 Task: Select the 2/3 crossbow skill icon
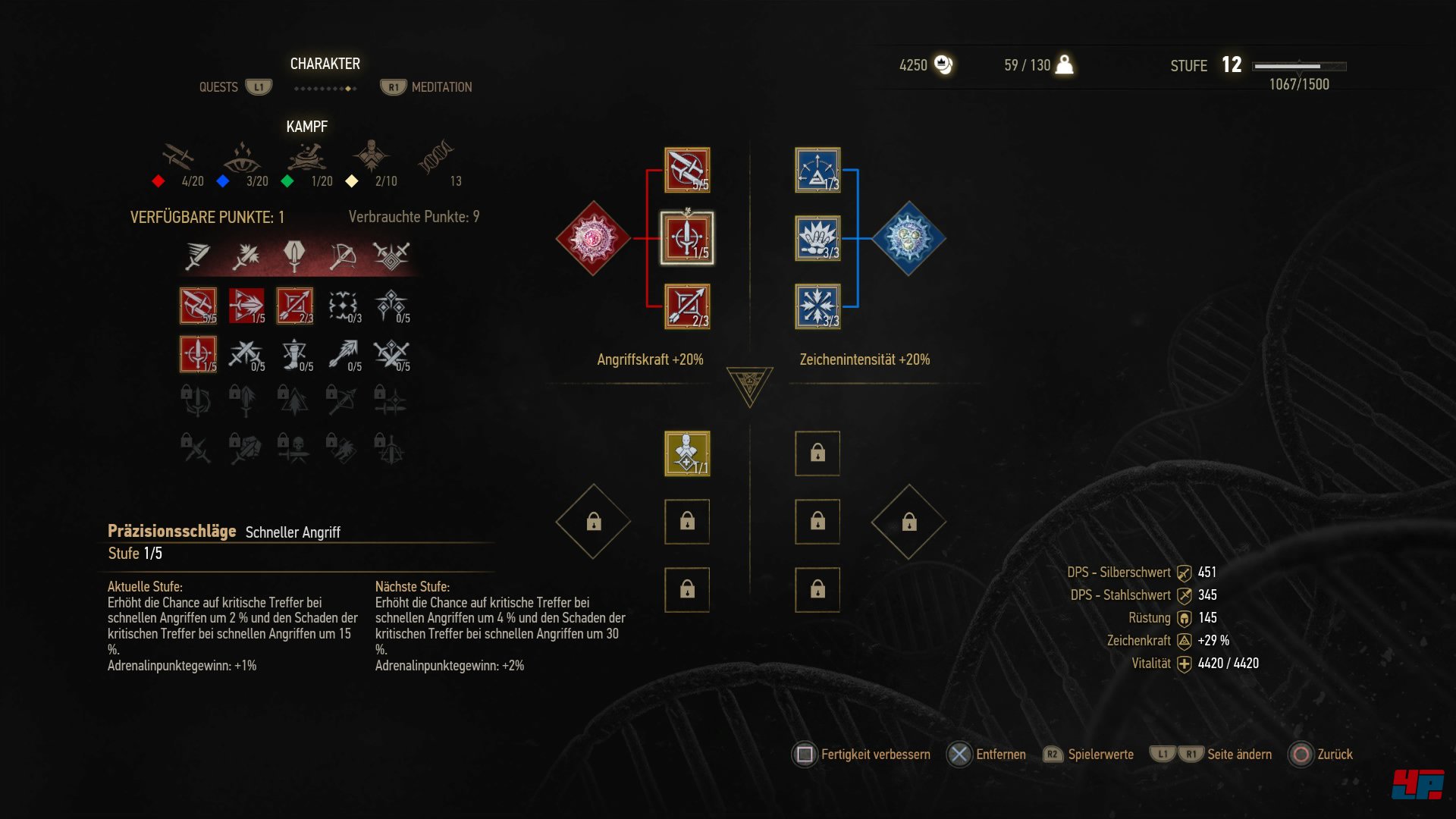click(x=294, y=304)
